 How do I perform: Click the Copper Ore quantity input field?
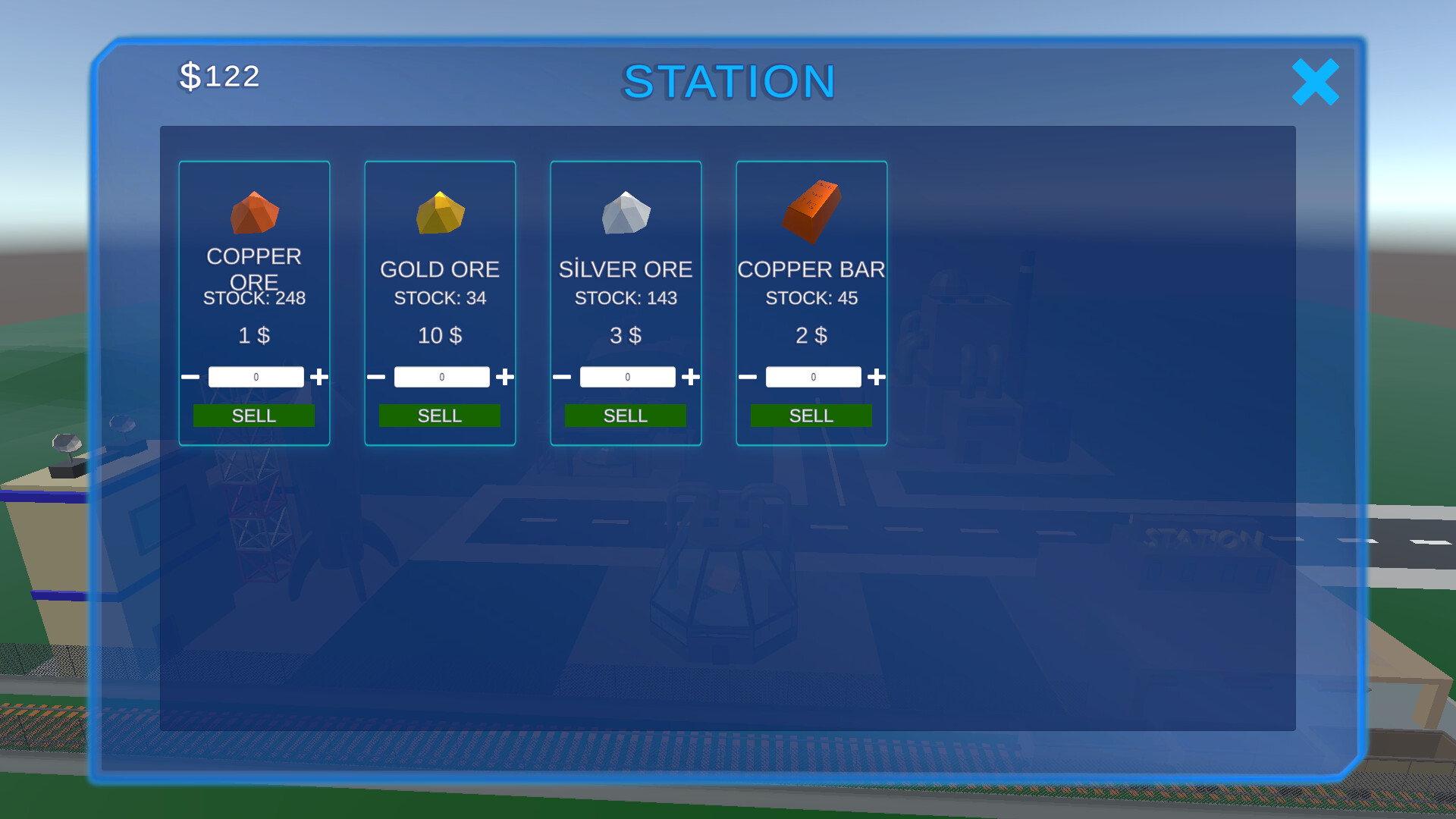[256, 376]
